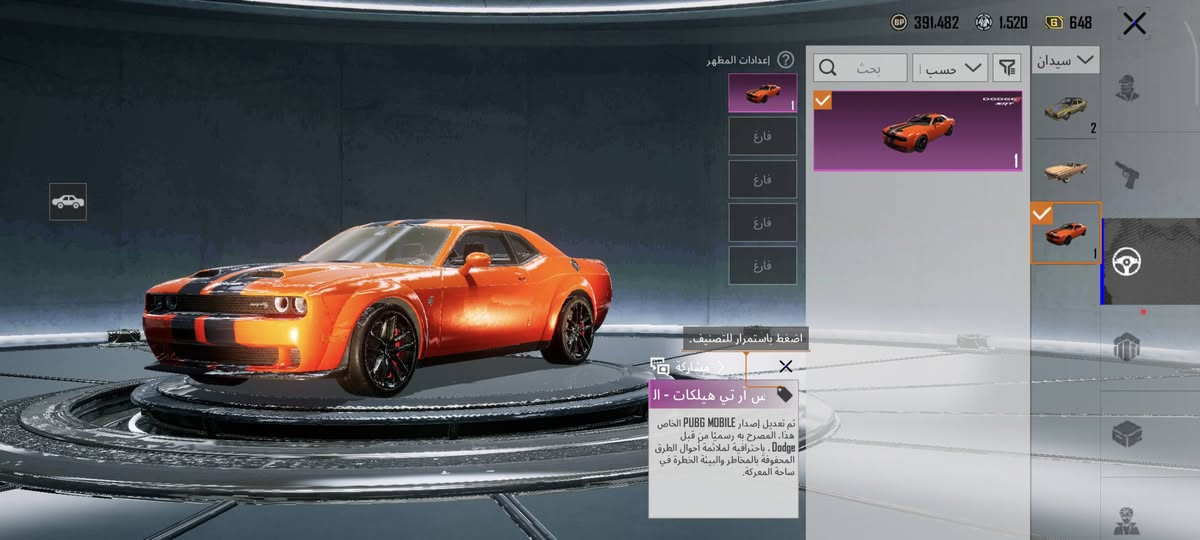Open the help icon beside إعدادات المظهر

(786, 60)
